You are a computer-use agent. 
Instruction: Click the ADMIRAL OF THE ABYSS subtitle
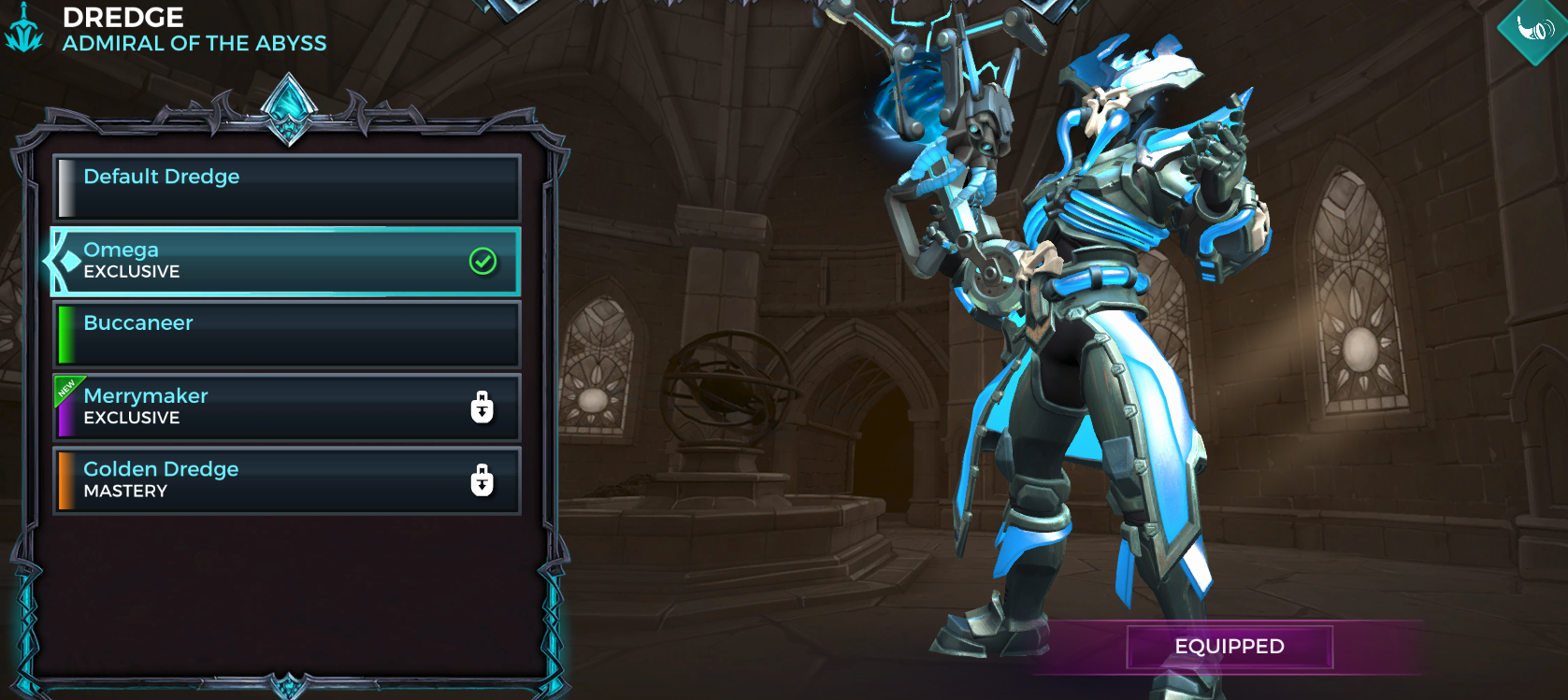point(195,43)
